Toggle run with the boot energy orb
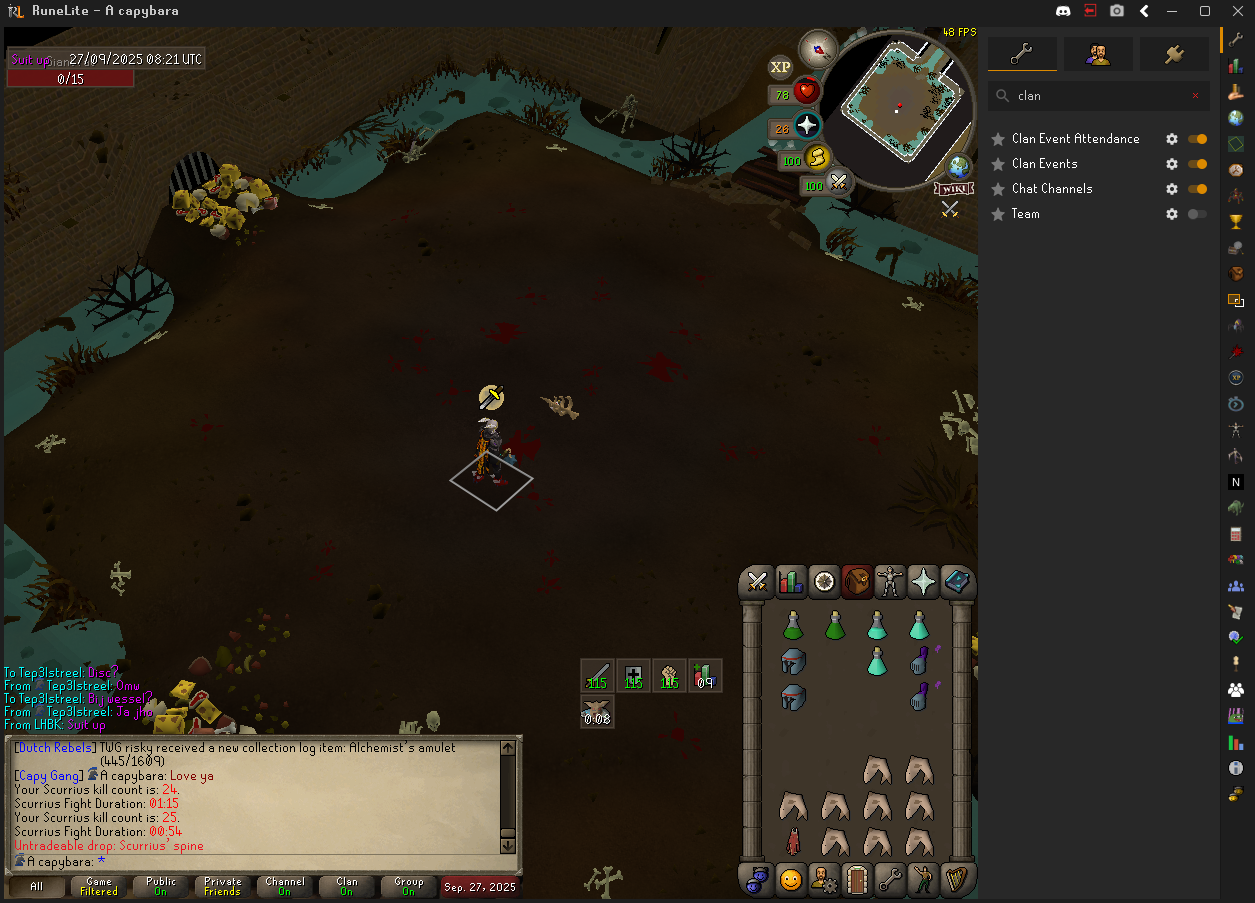The height and width of the screenshot is (903, 1255). [818, 158]
